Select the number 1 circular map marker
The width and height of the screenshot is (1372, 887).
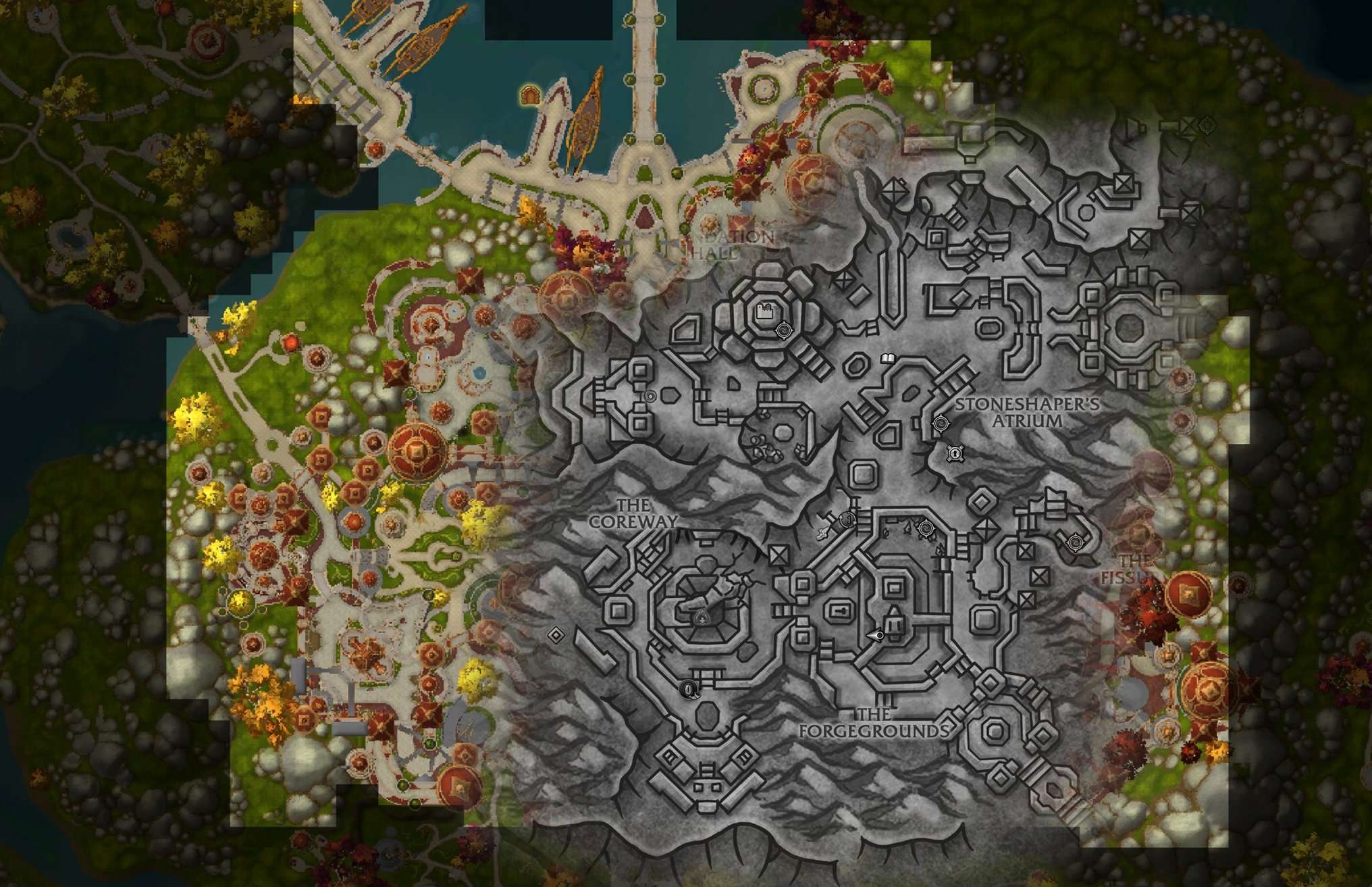[x=848, y=519]
